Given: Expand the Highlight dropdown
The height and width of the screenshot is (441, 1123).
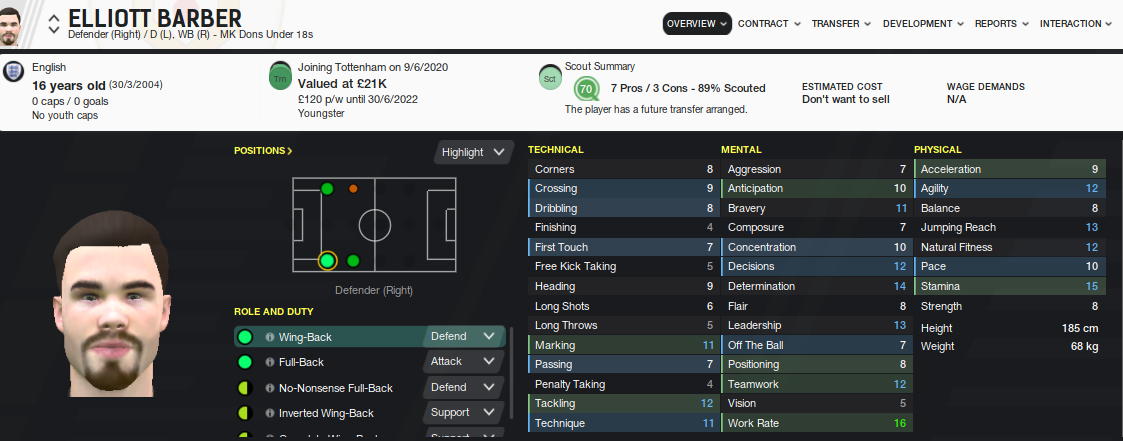Looking at the screenshot, I should click(474, 152).
